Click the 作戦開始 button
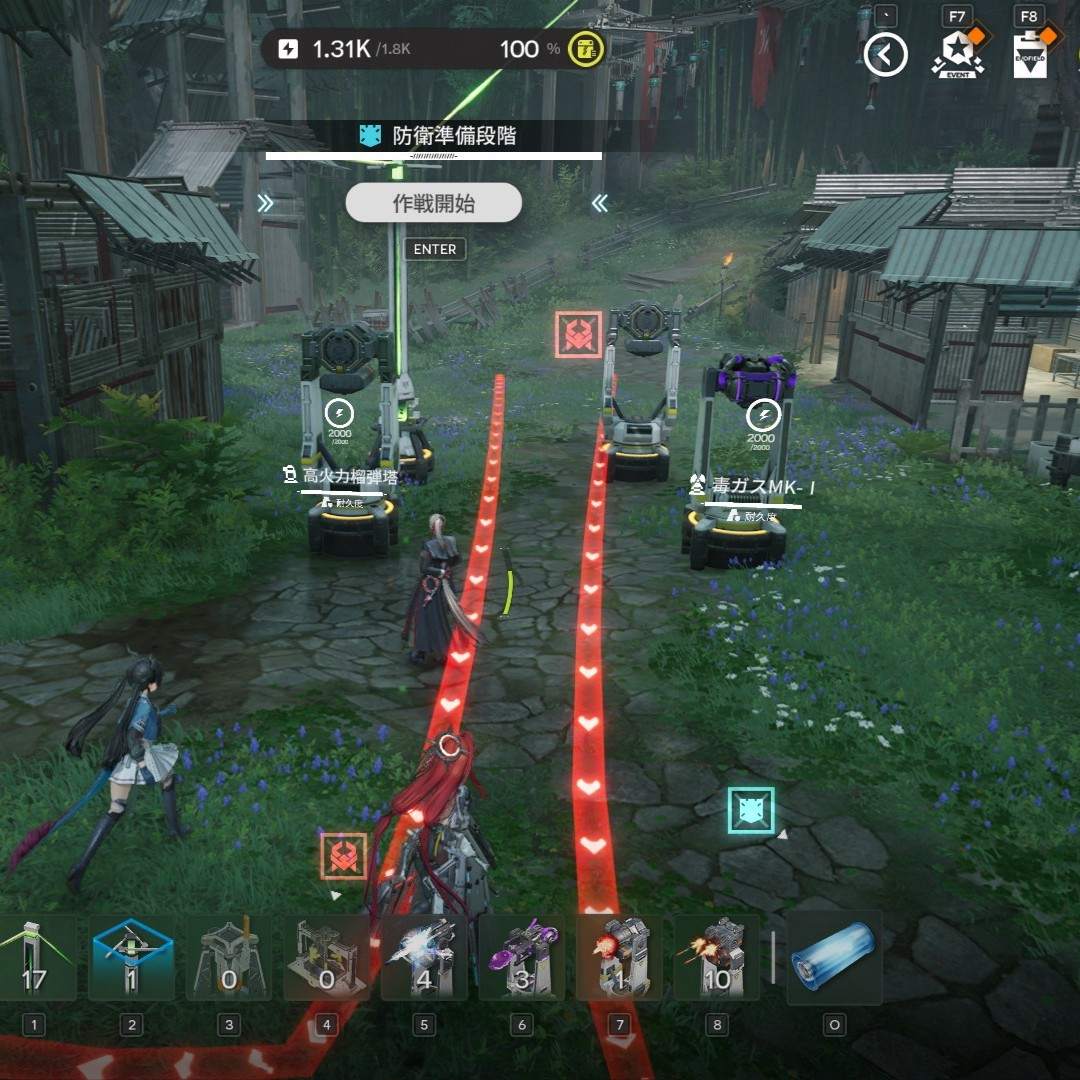This screenshot has width=1080, height=1080. (433, 204)
